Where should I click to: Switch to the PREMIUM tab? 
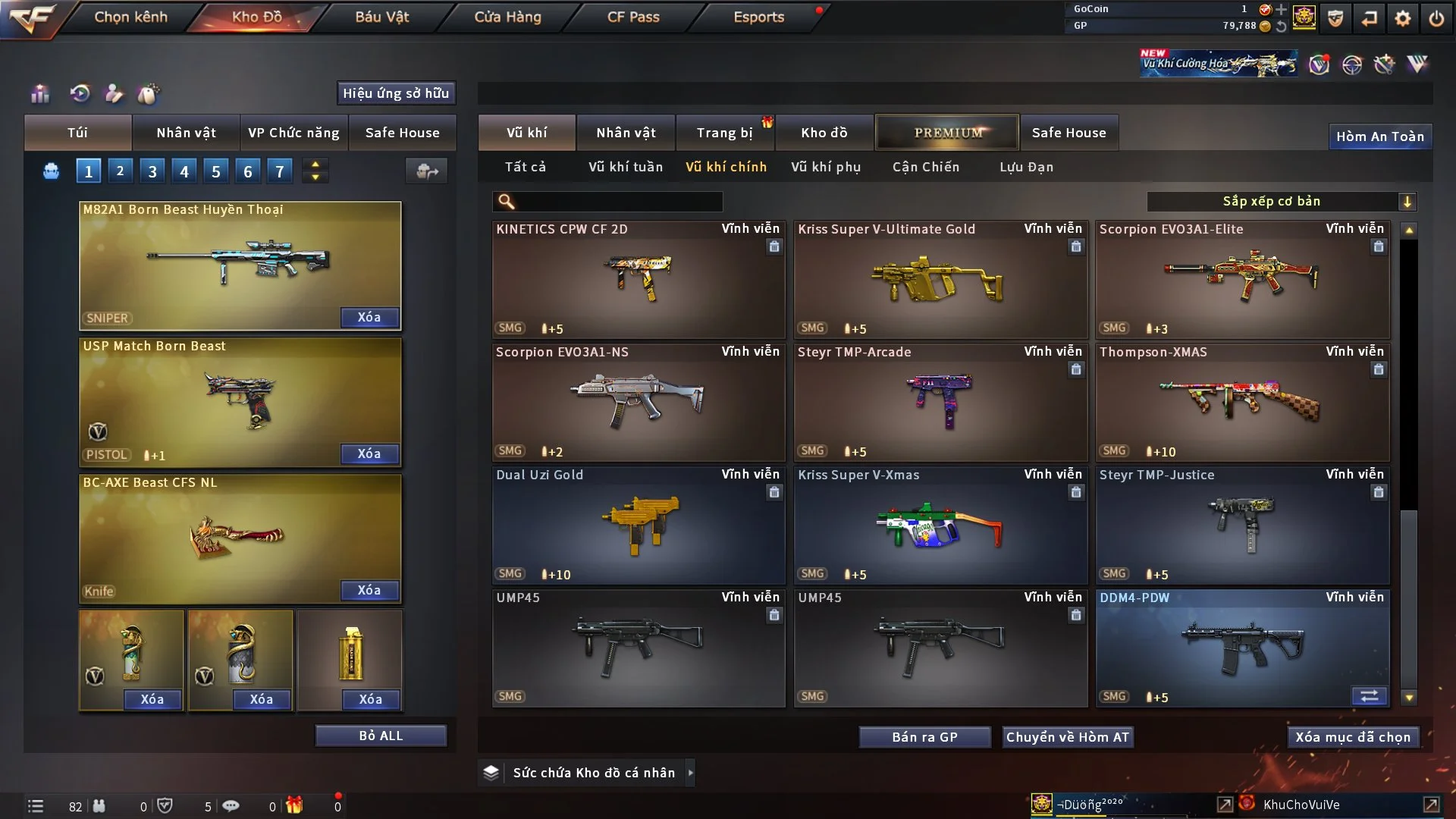pos(947,133)
